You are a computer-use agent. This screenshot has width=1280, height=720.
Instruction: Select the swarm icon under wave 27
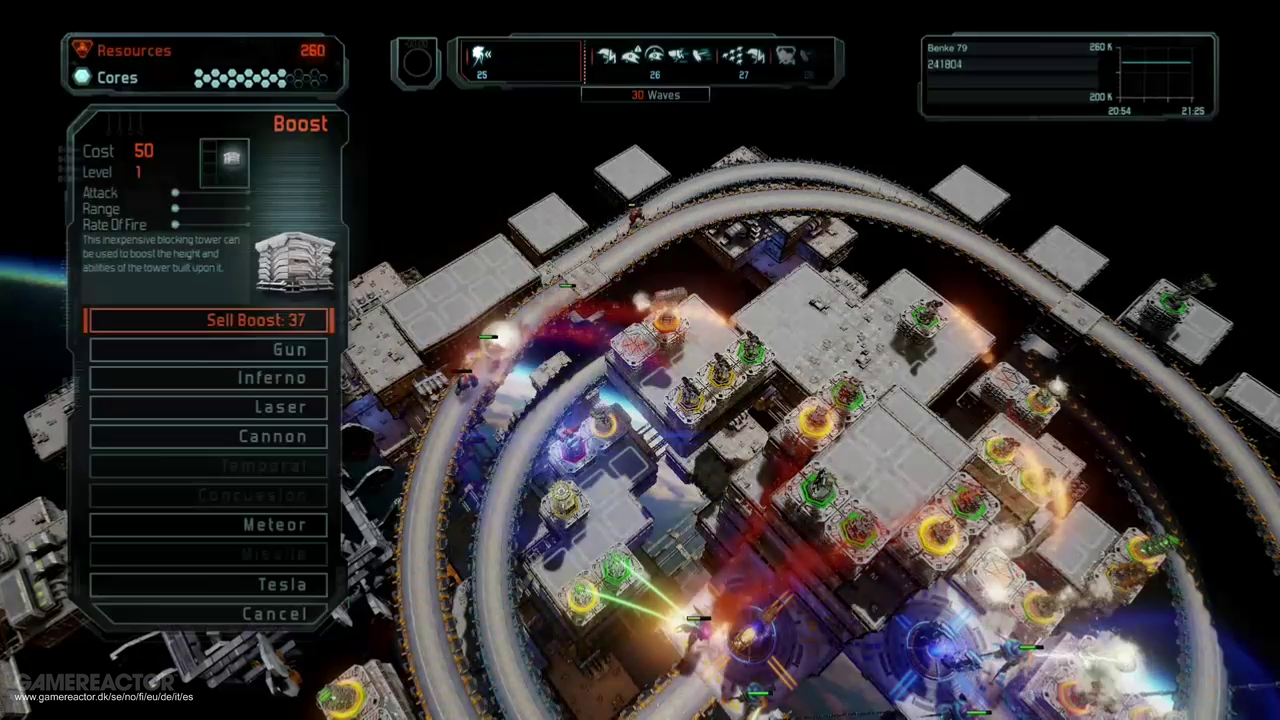[733, 56]
